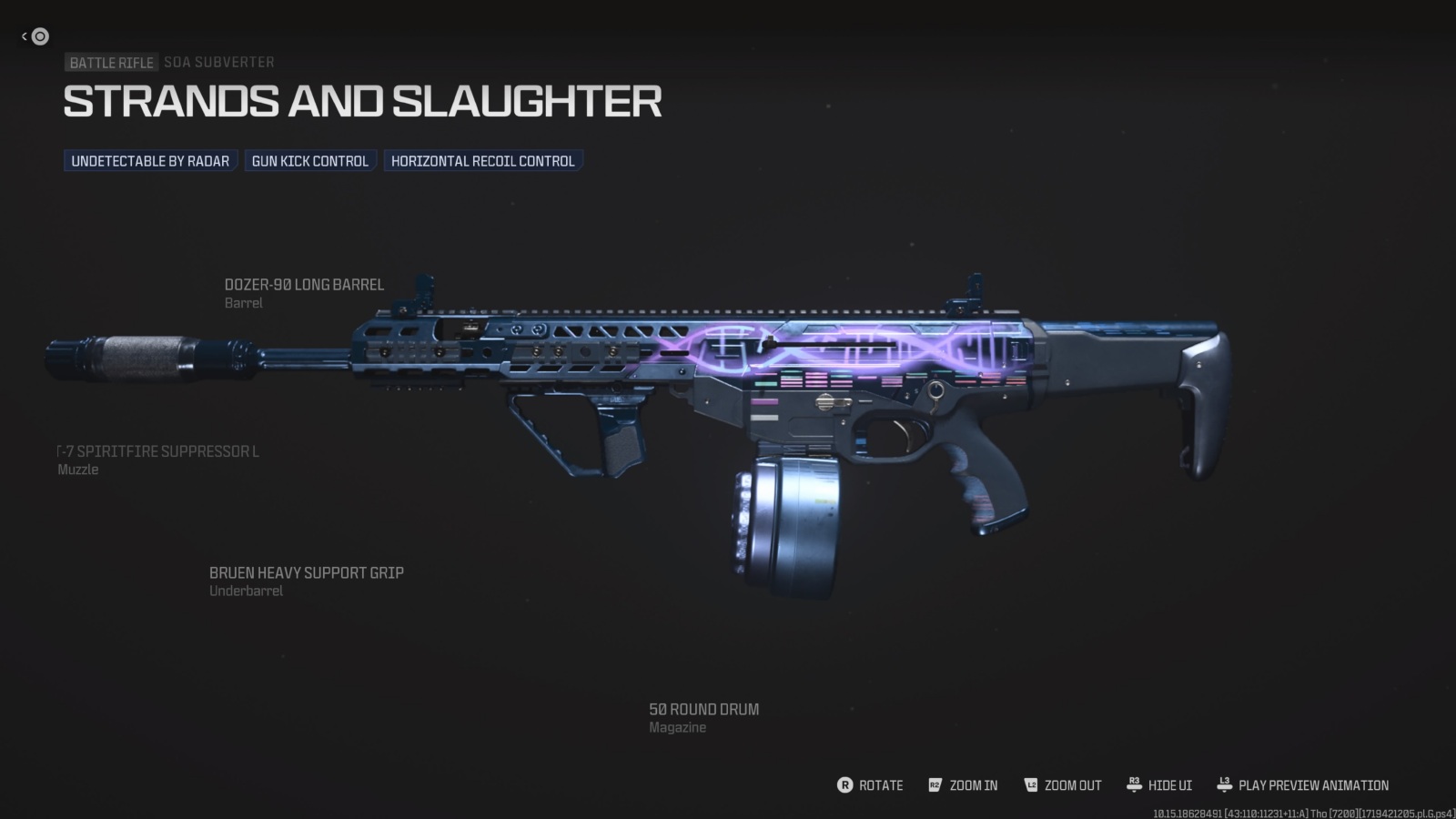Select the Horizontal Recoil Control tag

pyautogui.click(x=482, y=161)
